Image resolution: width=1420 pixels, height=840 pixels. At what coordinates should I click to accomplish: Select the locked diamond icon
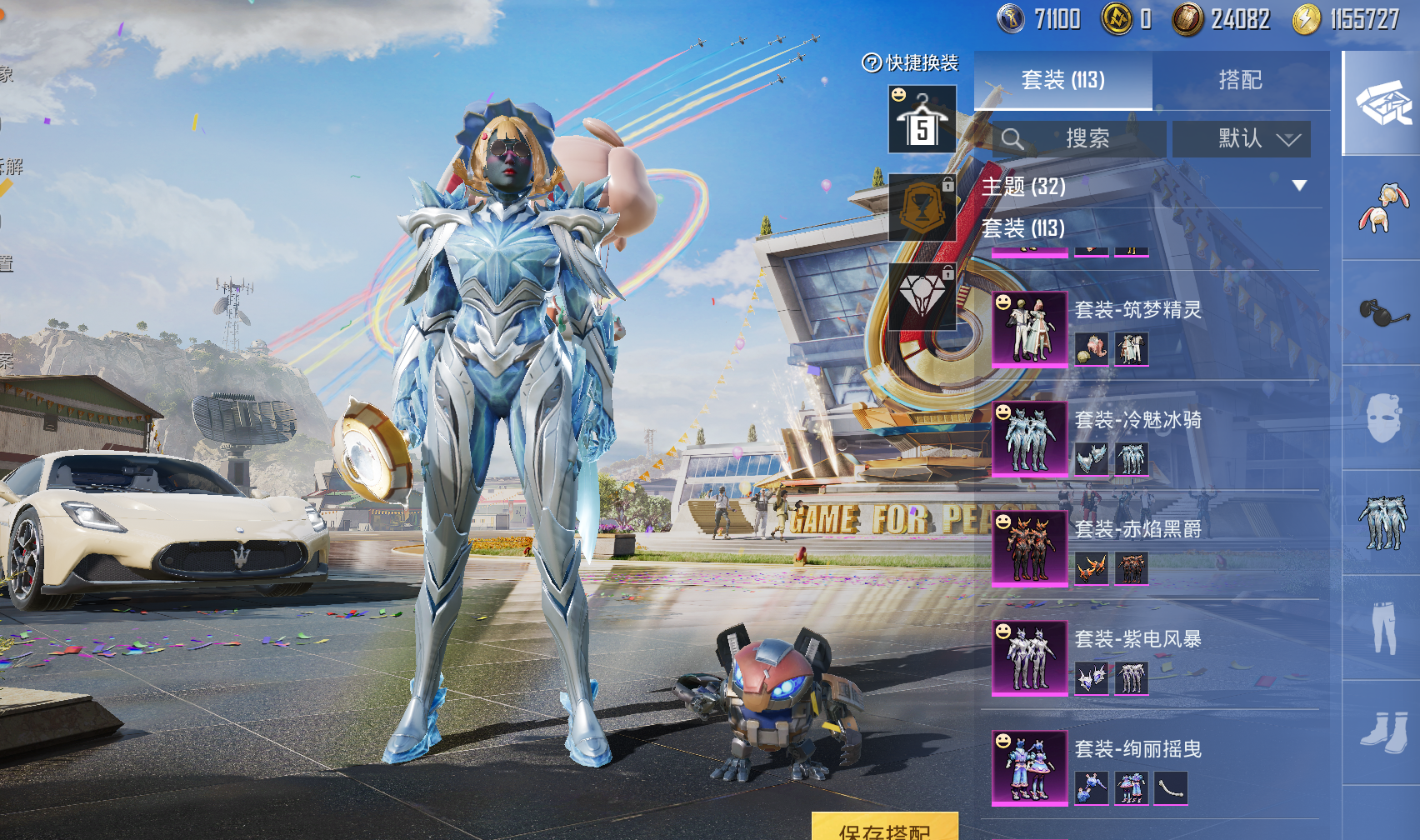pos(922,296)
